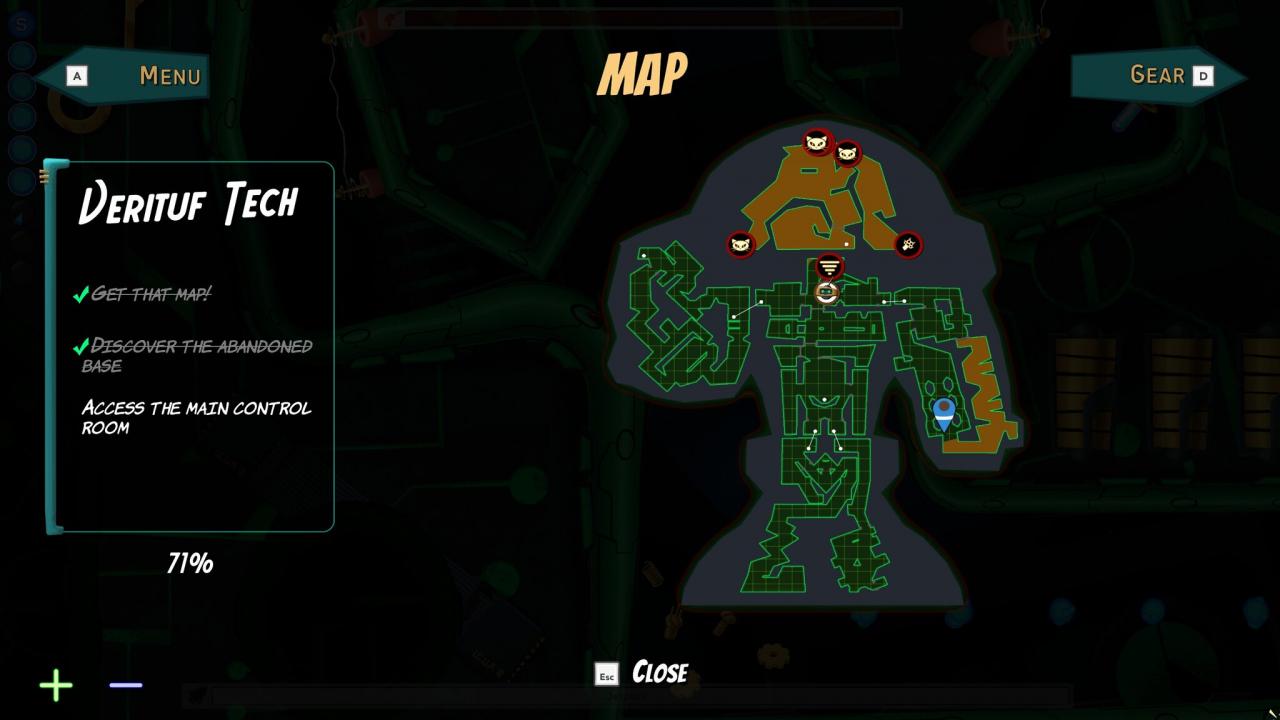Click the paw-shaped marker beside the orange zone
The width and height of the screenshot is (1280, 720).
coord(908,244)
